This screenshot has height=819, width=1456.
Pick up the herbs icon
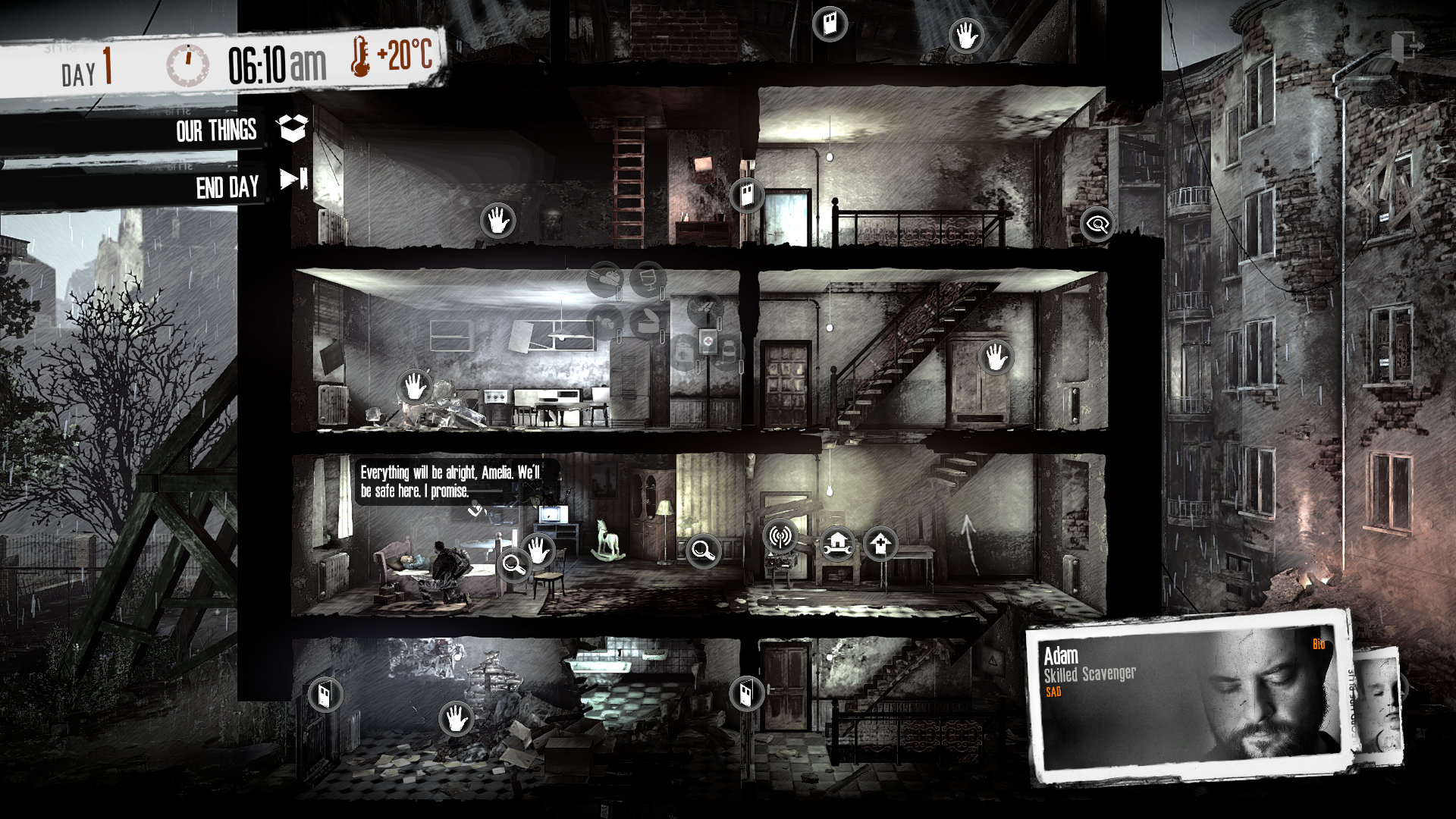(x=705, y=307)
